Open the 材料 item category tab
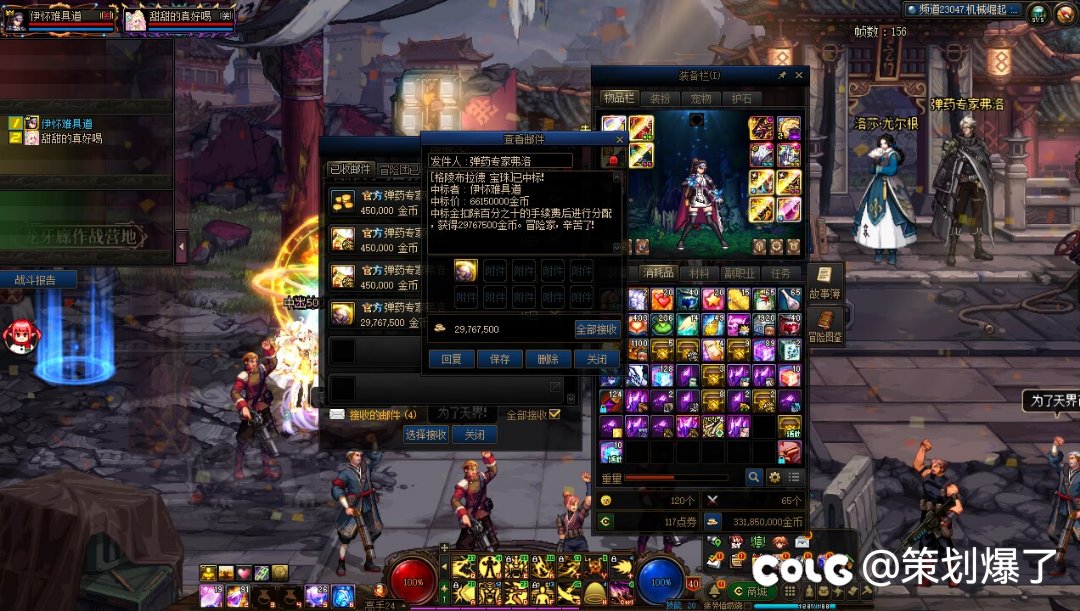This screenshot has height=611, width=1080. click(699, 273)
